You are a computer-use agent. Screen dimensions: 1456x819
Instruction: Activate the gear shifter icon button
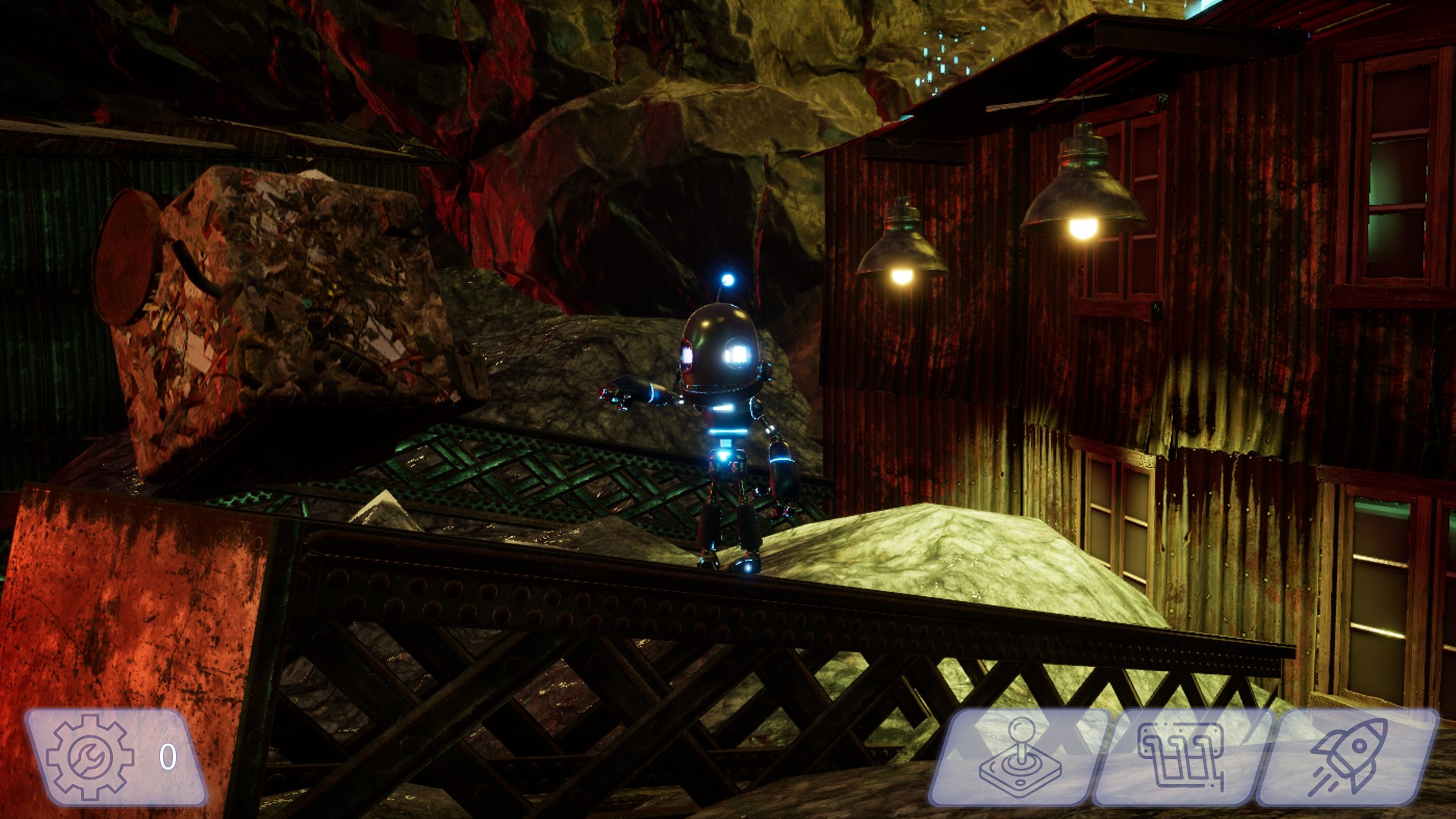pos(1181,757)
